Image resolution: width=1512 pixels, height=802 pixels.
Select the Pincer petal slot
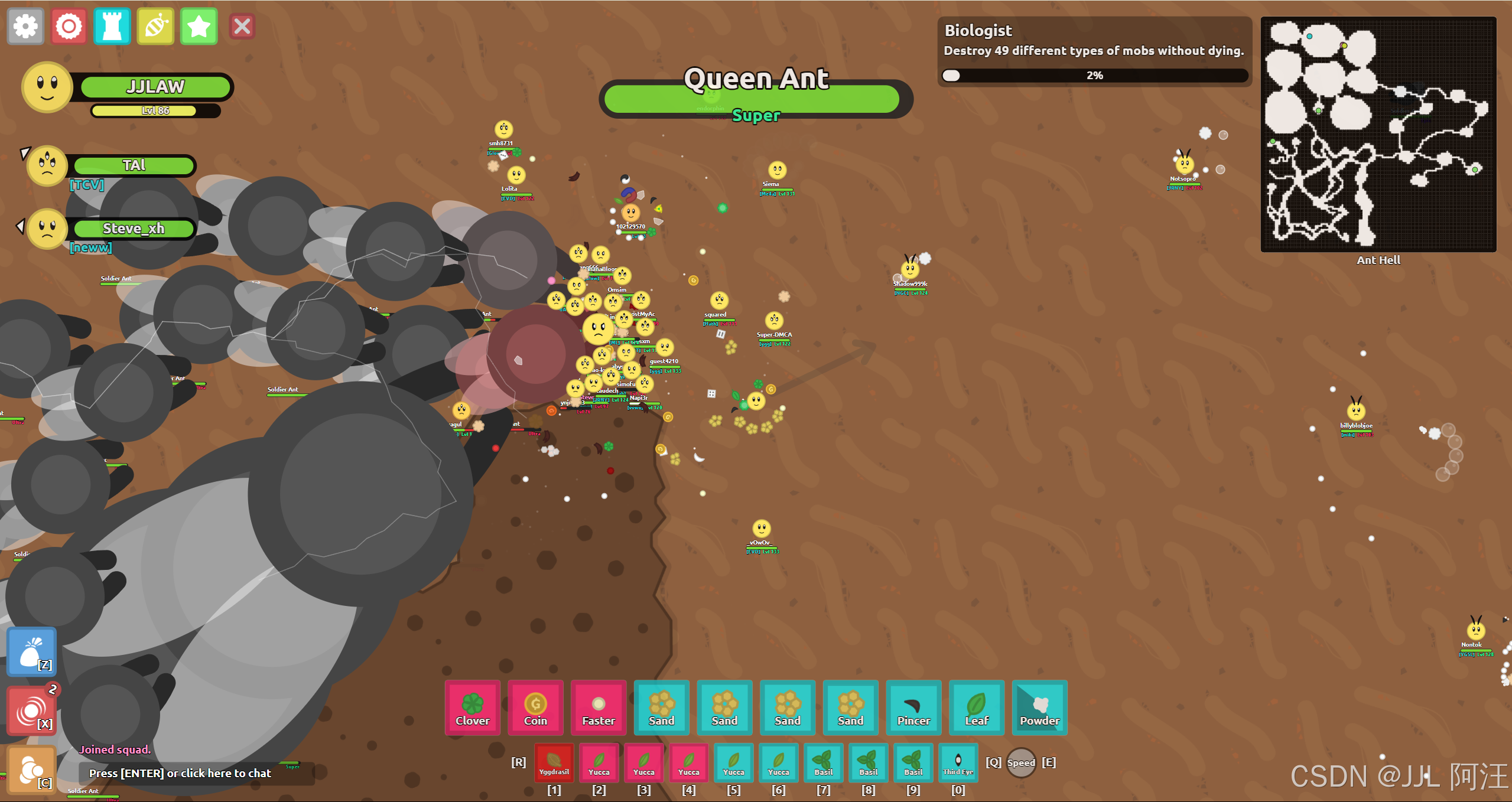[913, 708]
